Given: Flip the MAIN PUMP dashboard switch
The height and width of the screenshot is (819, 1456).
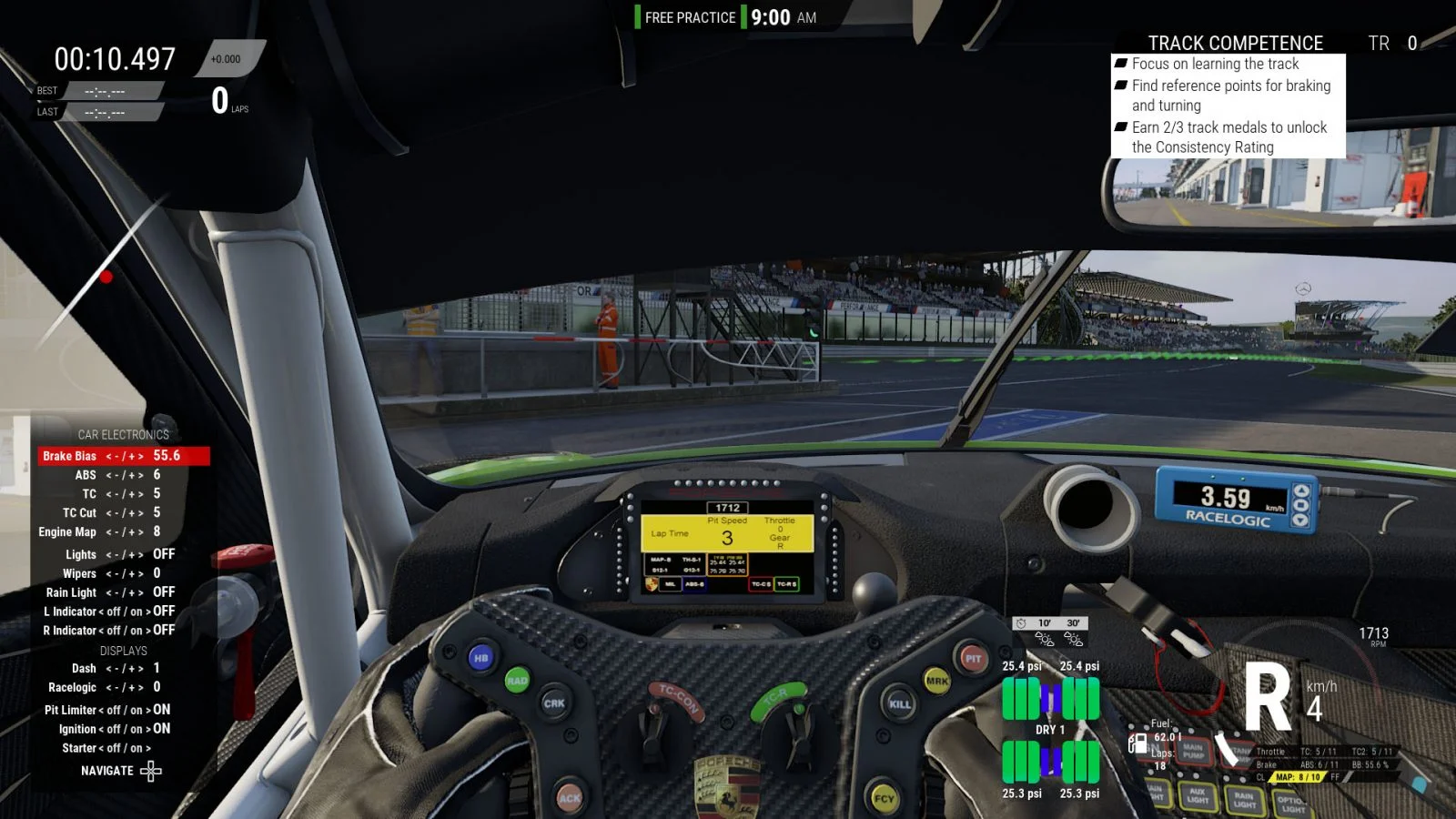Looking at the screenshot, I should tap(1194, 752).
